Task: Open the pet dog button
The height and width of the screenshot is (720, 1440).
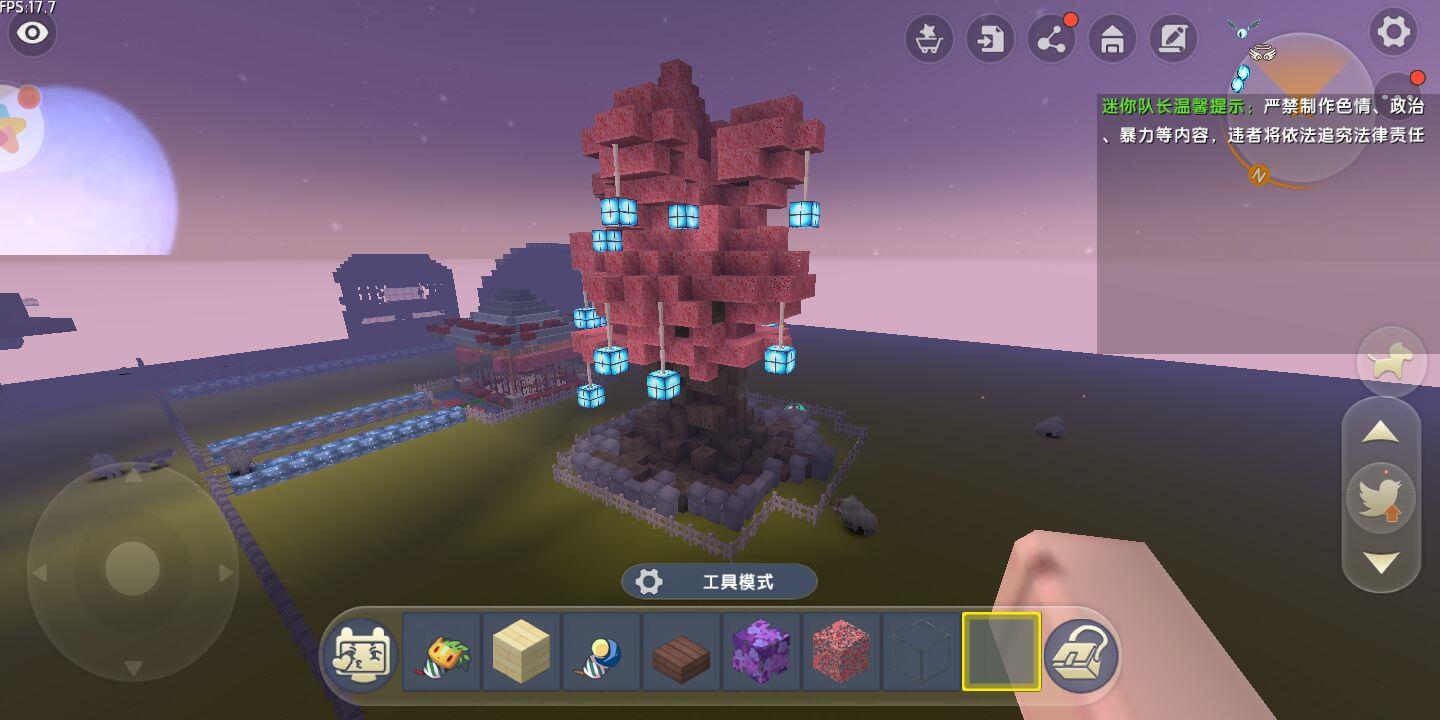Action: 1391,361
